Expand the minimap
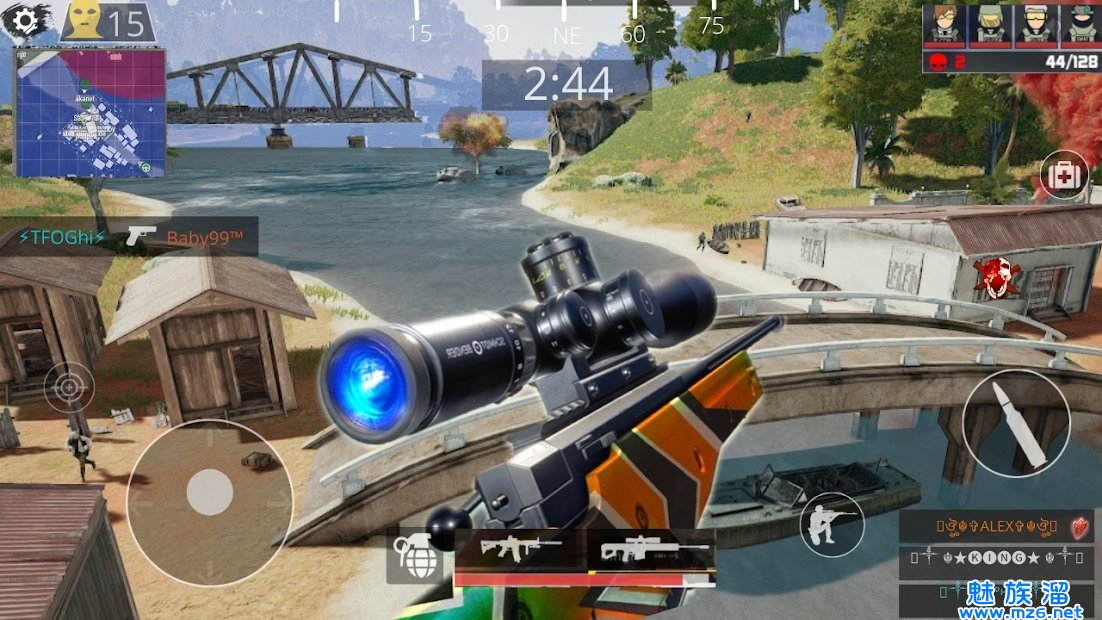The width and height of the screenshot is (1102, 620). 89,112
